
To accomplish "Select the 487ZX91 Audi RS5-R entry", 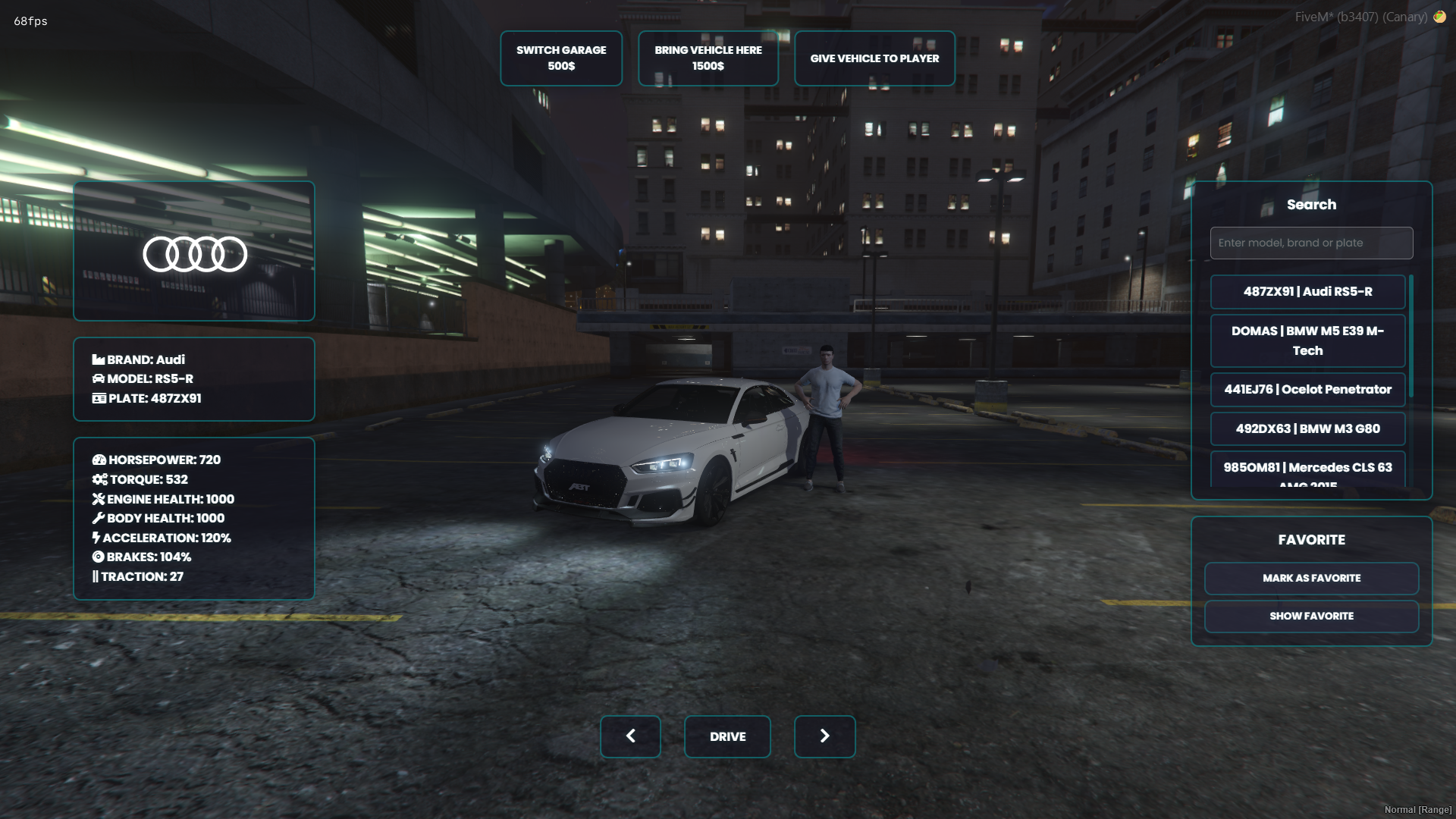I will coord(1307,292).
